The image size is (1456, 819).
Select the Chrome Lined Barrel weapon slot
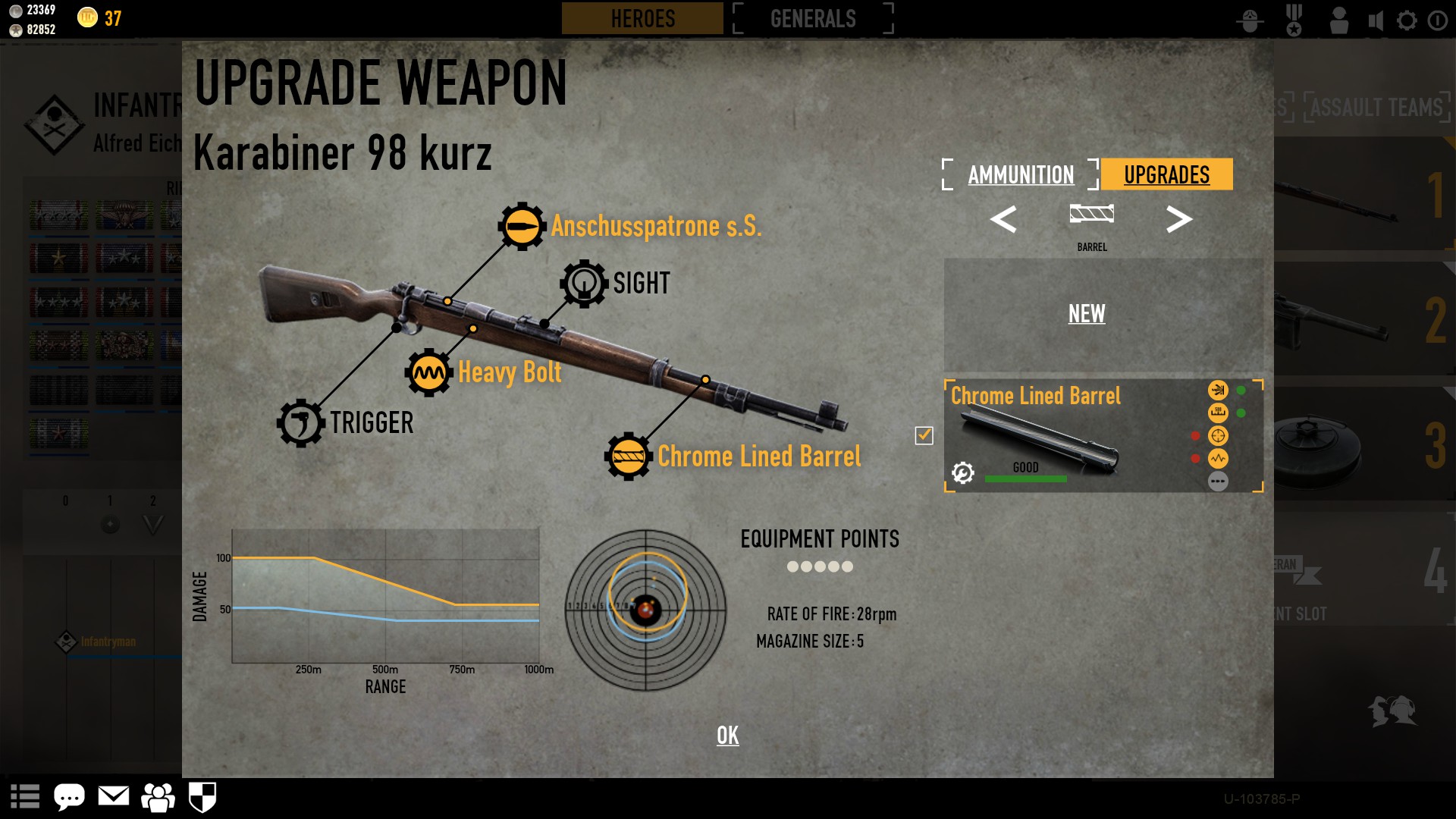(628, 457)
